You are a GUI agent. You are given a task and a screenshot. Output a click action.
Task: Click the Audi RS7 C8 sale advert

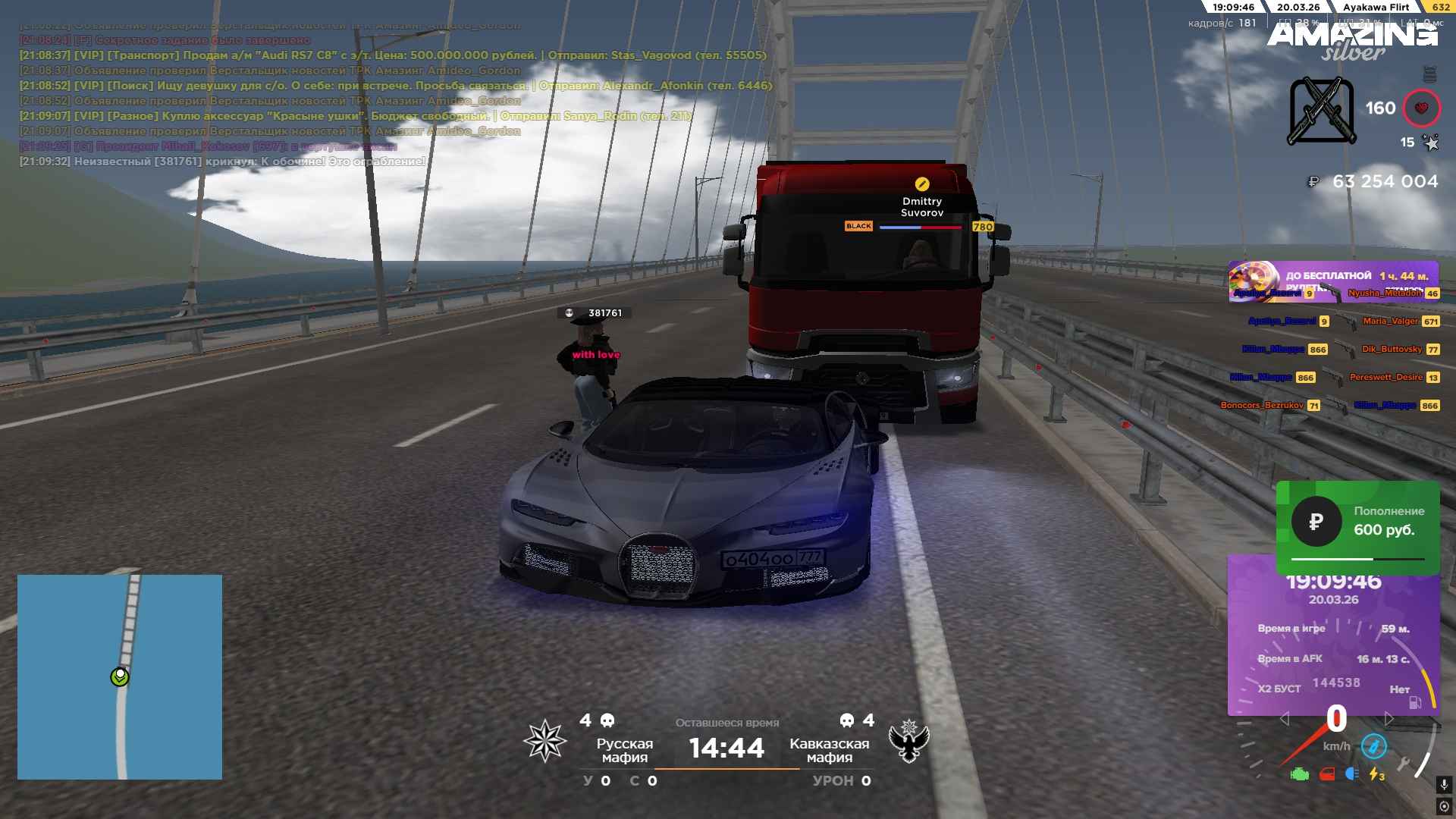tap(393, 55)
